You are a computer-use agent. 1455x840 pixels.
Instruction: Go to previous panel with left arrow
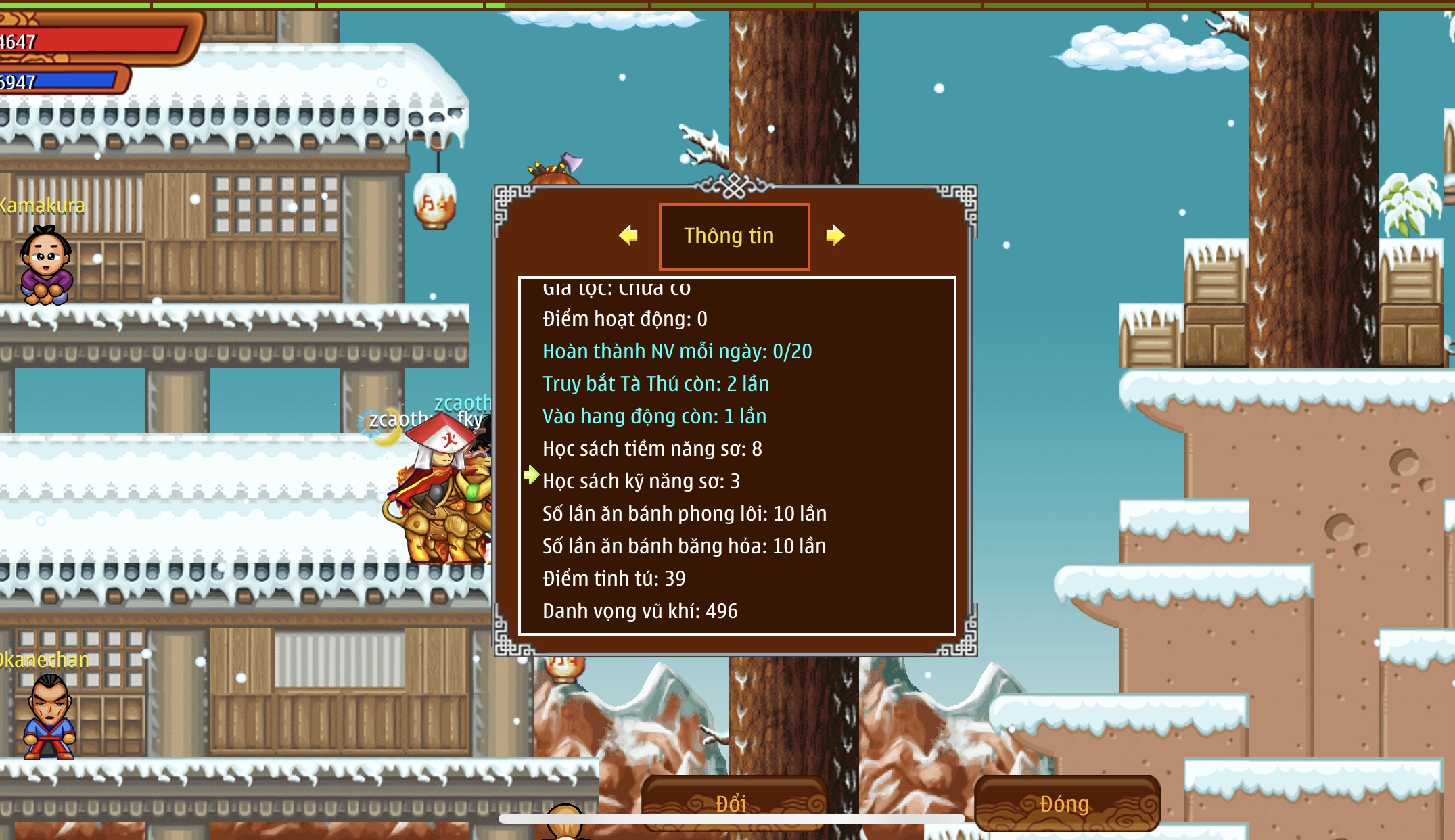628,235
